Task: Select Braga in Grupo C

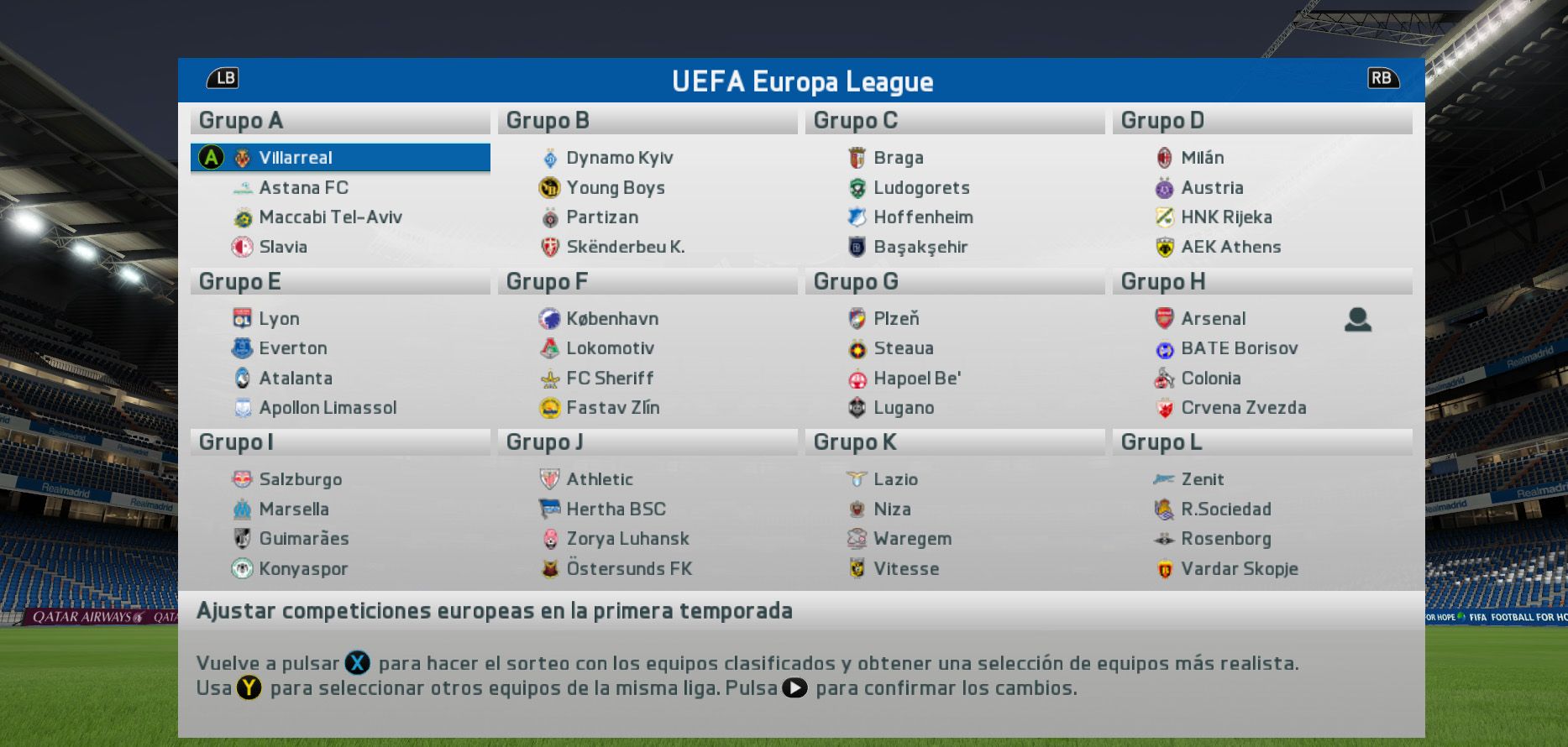Action: (x=898, y=158)
